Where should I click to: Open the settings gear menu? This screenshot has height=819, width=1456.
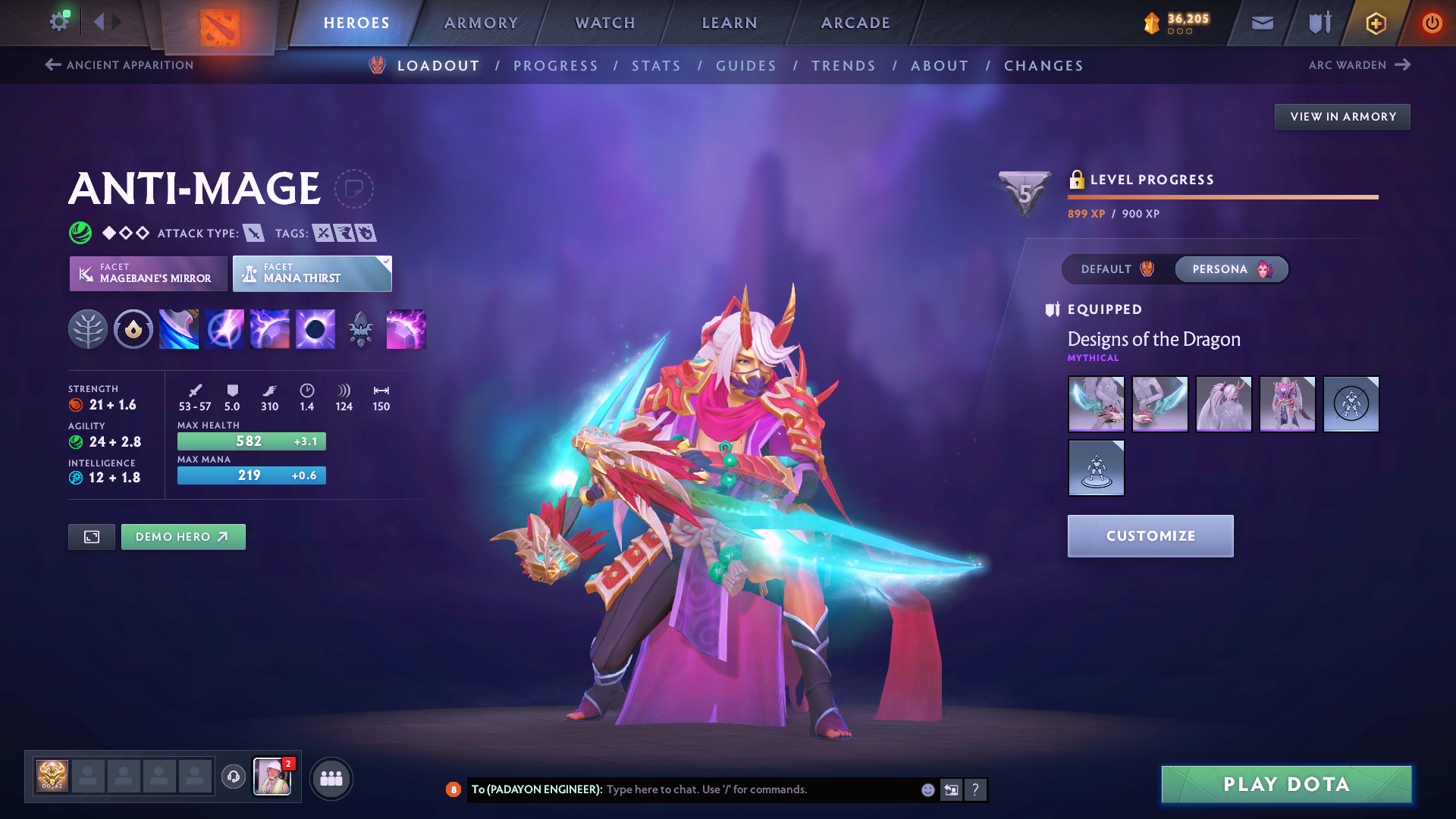click(59, 21)
